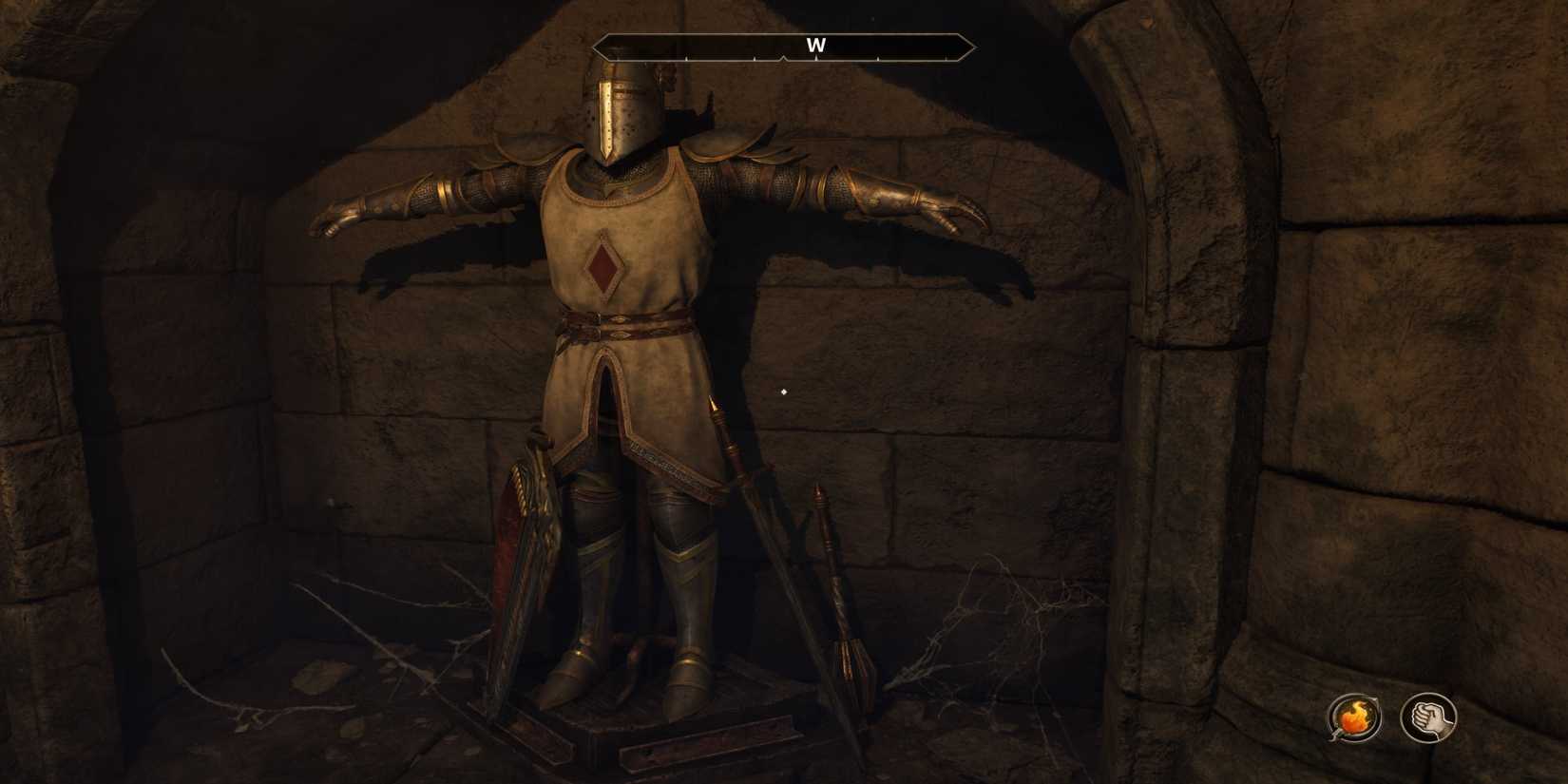The image size is (1568, 784).
Task: Click the crosshair dot at screen center
Action: (781, 391)
